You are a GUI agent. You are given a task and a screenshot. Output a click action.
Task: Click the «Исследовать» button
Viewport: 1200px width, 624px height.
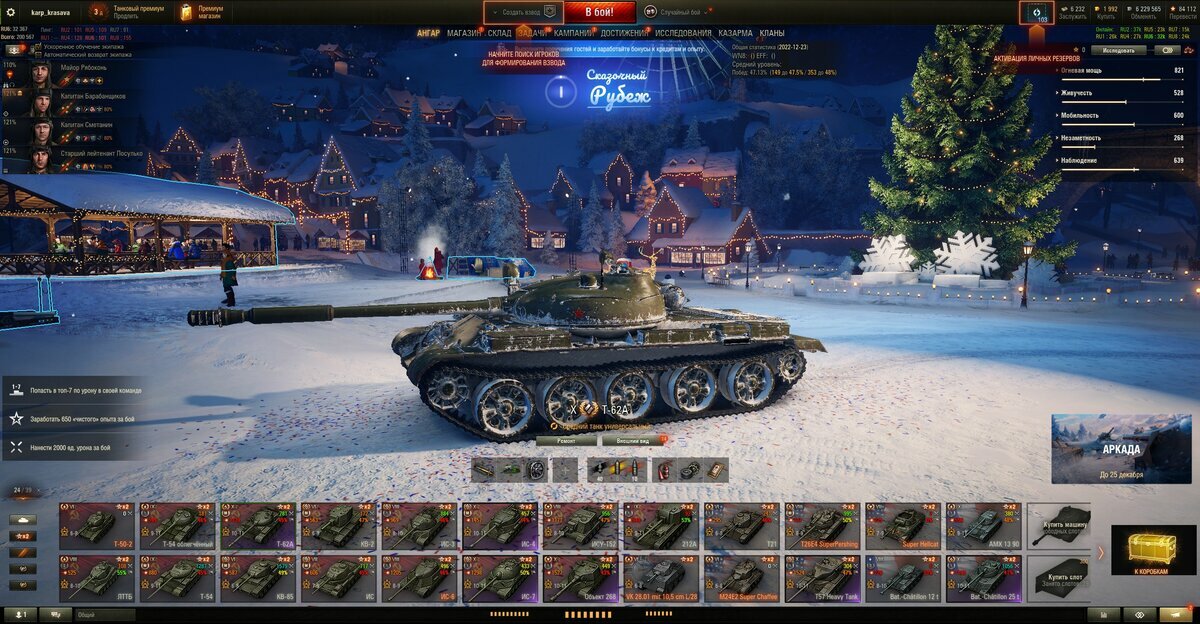1118,49
